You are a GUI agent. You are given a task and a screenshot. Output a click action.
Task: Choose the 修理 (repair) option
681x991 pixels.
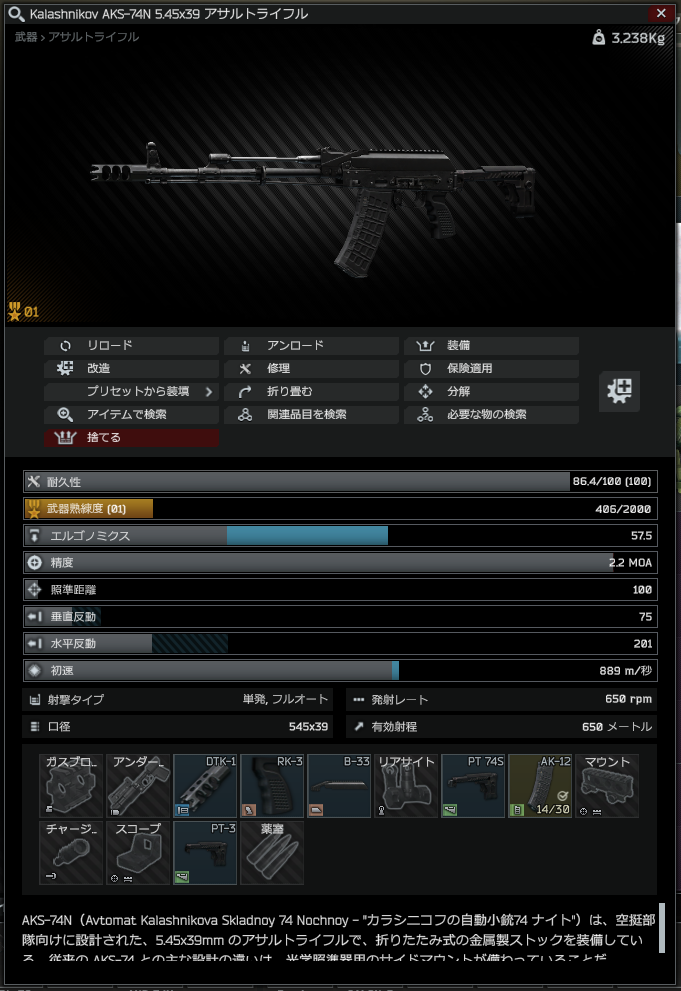(x=311, y=369)
